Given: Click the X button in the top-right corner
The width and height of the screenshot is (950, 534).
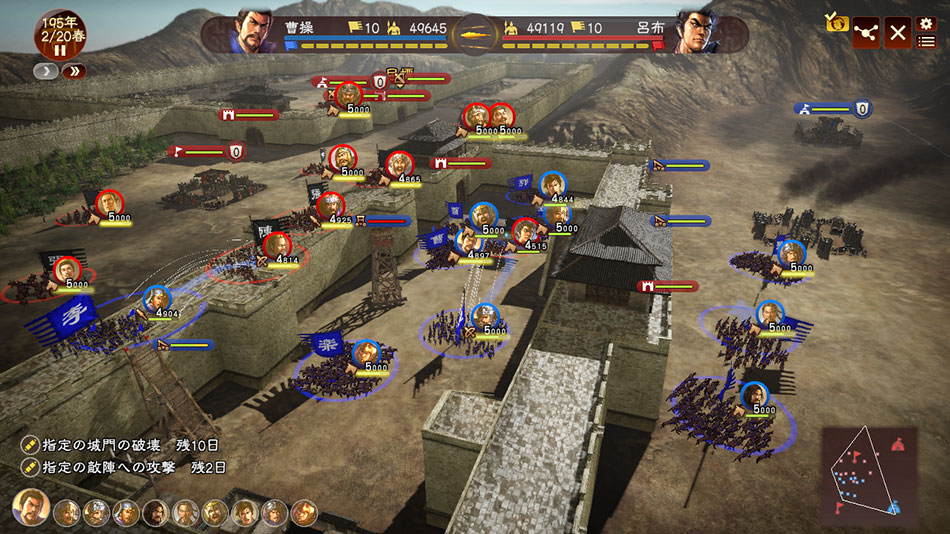Looking at the screenshot, I should point(898,33).
